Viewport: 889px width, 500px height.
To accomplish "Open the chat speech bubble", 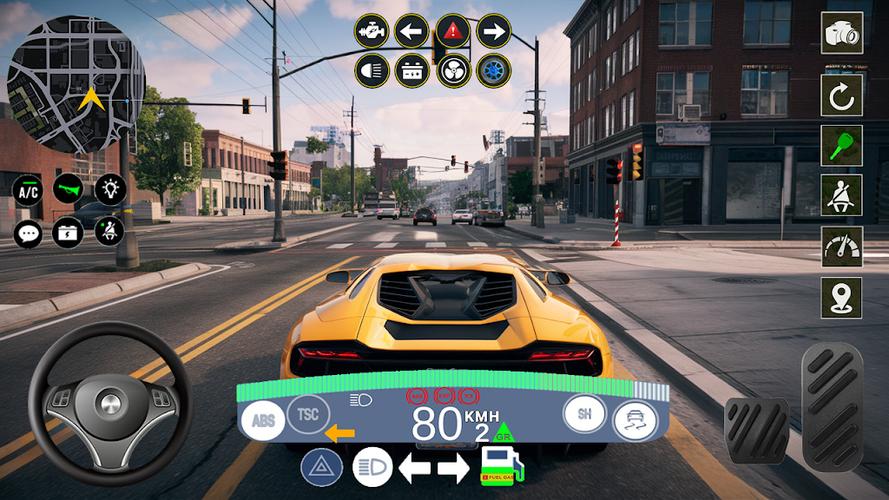I will click(x=27, y=232).
